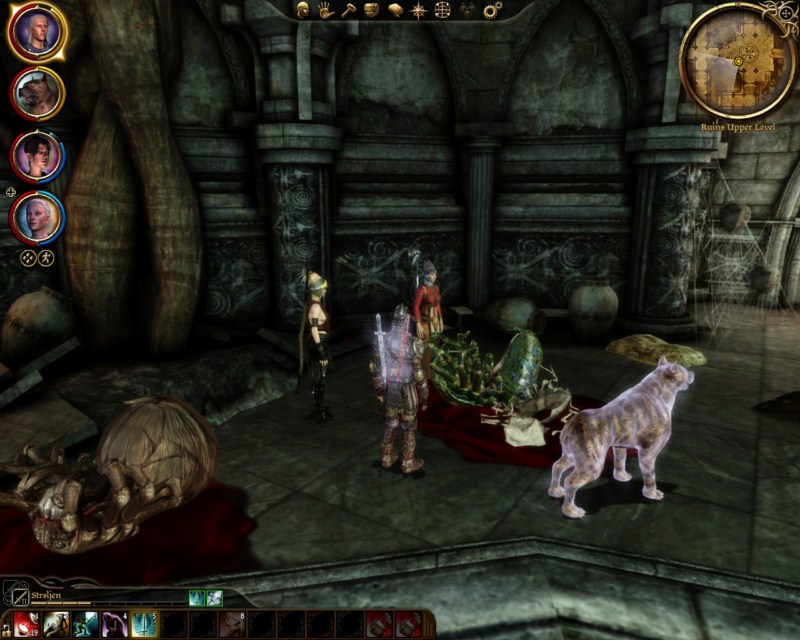Activate the glowing sword ability in quickbar
Image resolution: width=800 pixels, height=640 pixels.
[x=142, y=625]
